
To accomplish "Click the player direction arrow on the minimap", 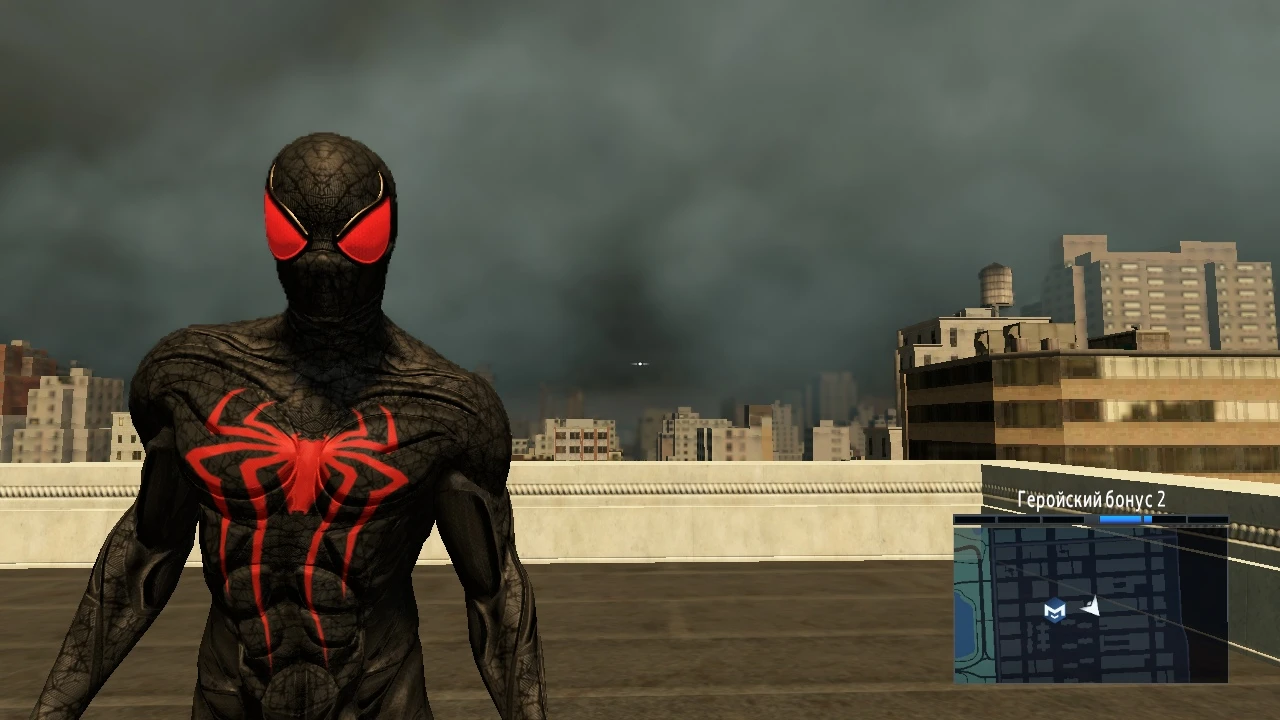I will (1090, 607).
